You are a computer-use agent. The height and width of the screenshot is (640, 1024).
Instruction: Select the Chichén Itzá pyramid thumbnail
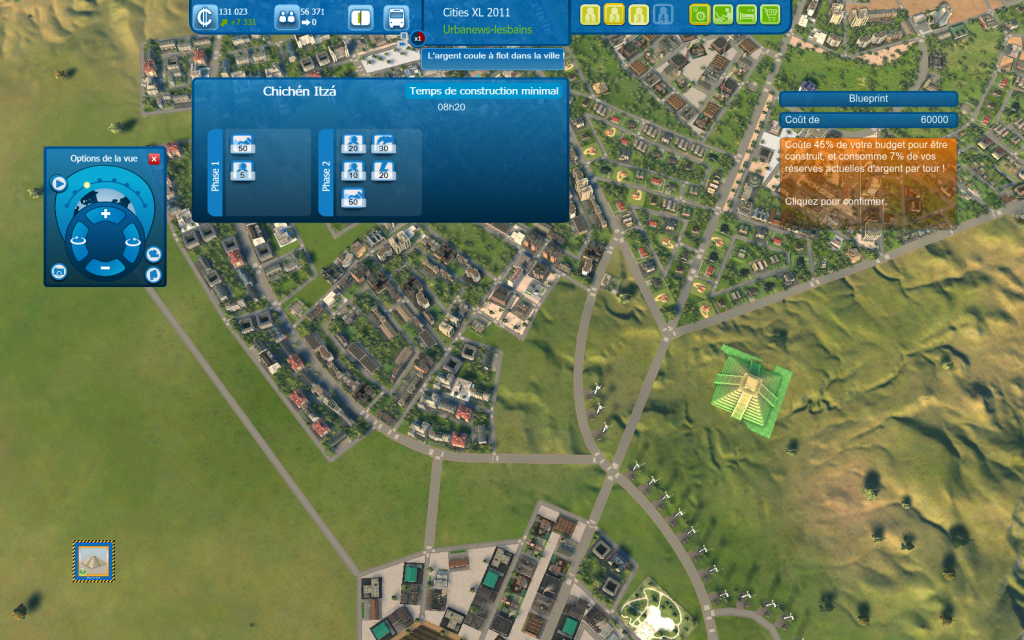(94, 560)
